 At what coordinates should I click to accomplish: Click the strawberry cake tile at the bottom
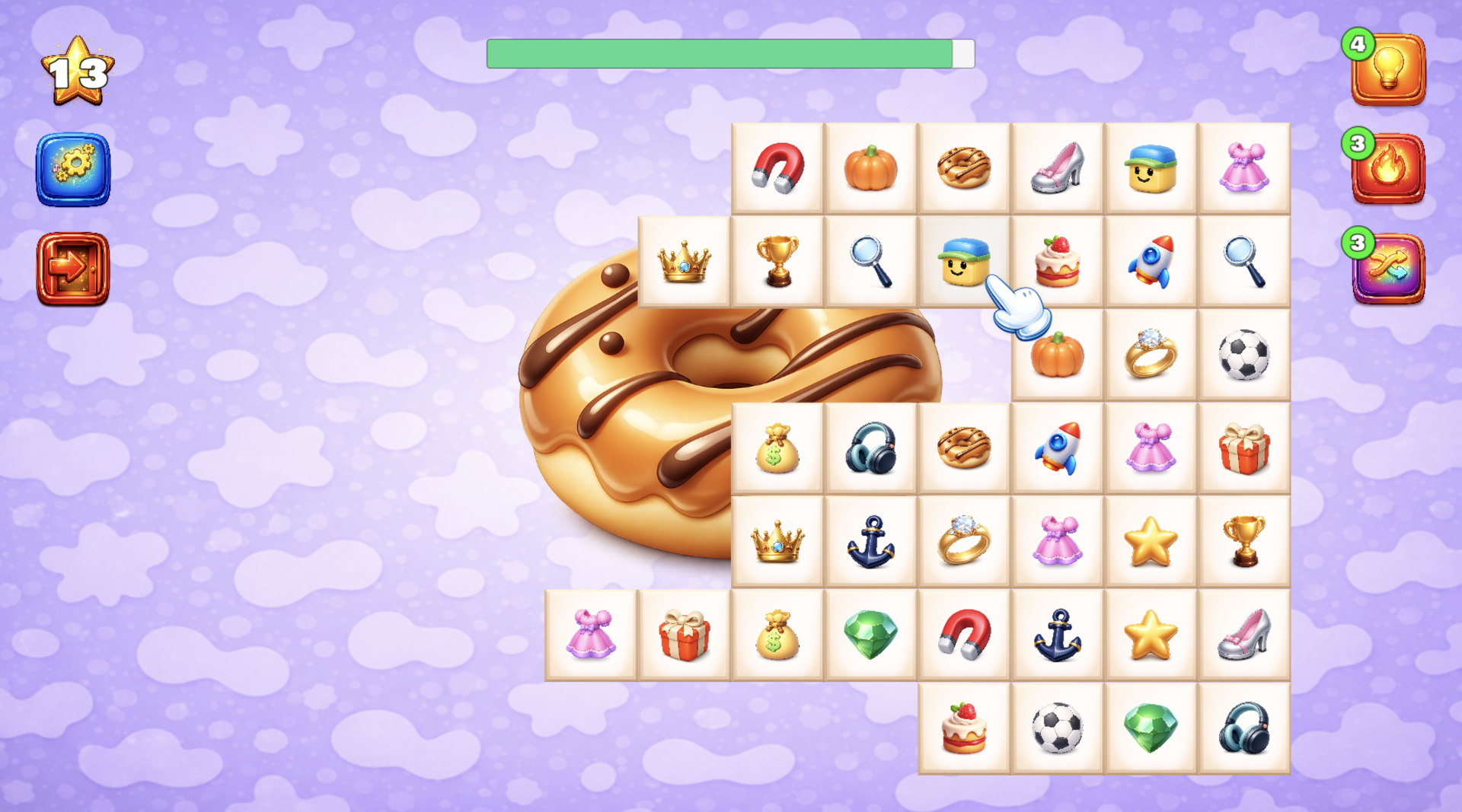[963, 727]
